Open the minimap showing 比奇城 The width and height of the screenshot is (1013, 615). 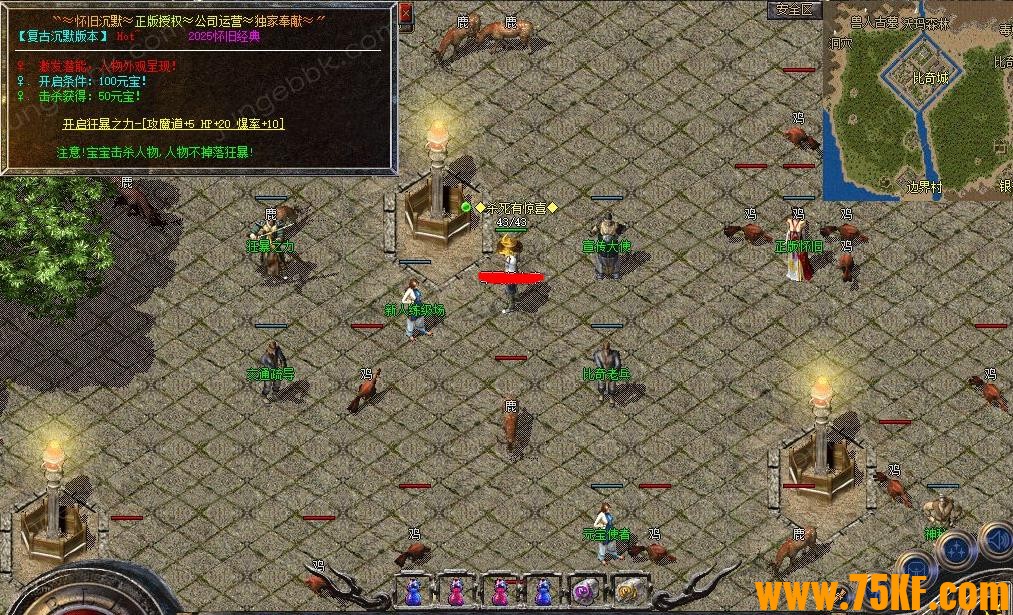(917, 100)
